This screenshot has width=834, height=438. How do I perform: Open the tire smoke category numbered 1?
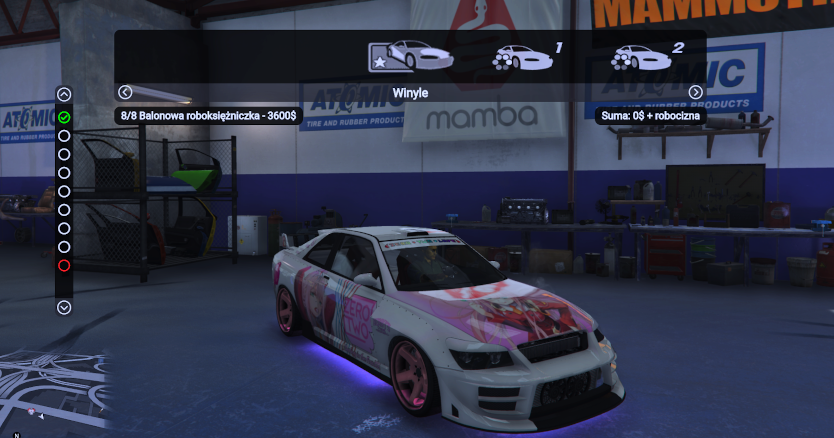point(524,57)
